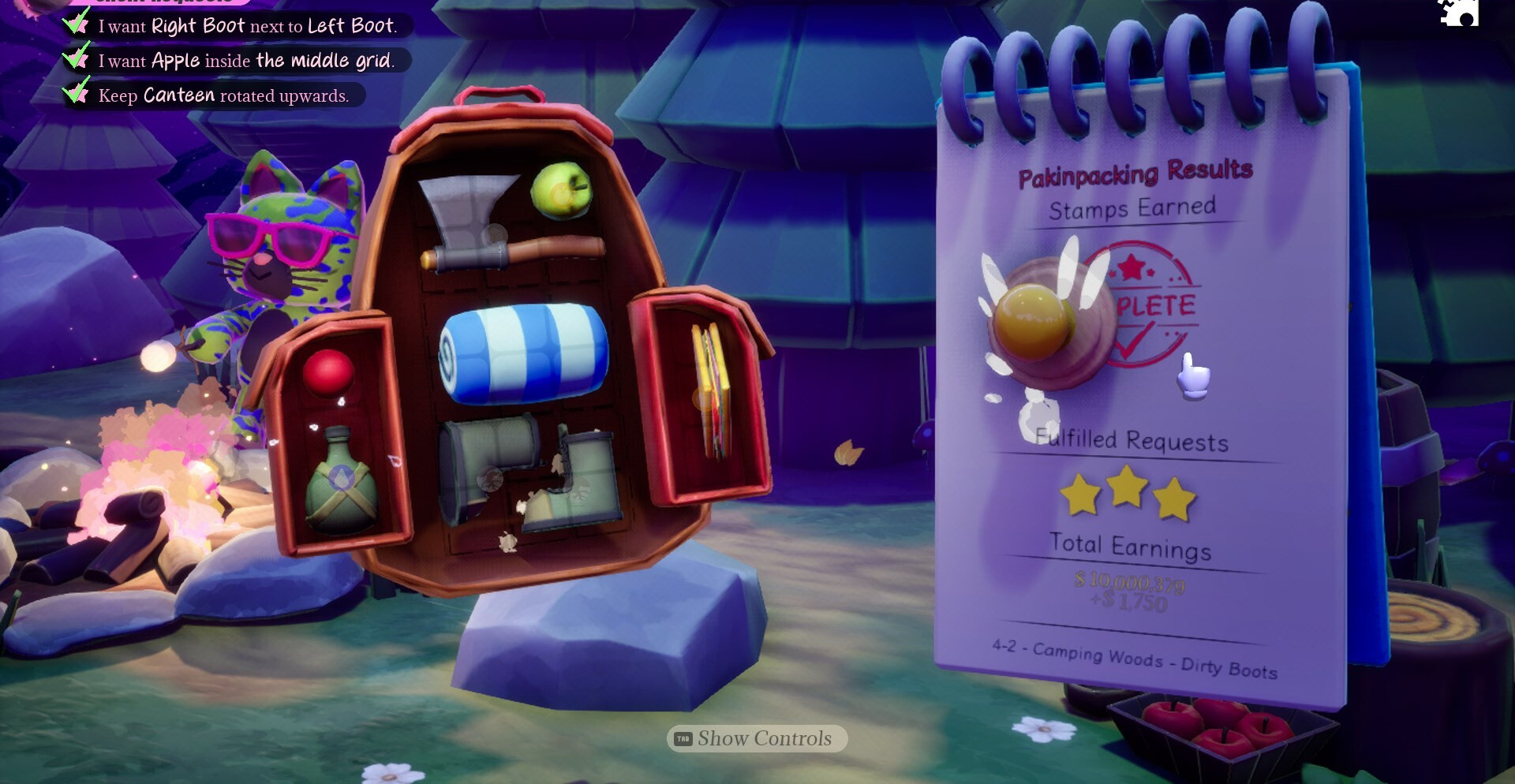
Task: Select the green apple in the backpack
Action: point(561,190)
